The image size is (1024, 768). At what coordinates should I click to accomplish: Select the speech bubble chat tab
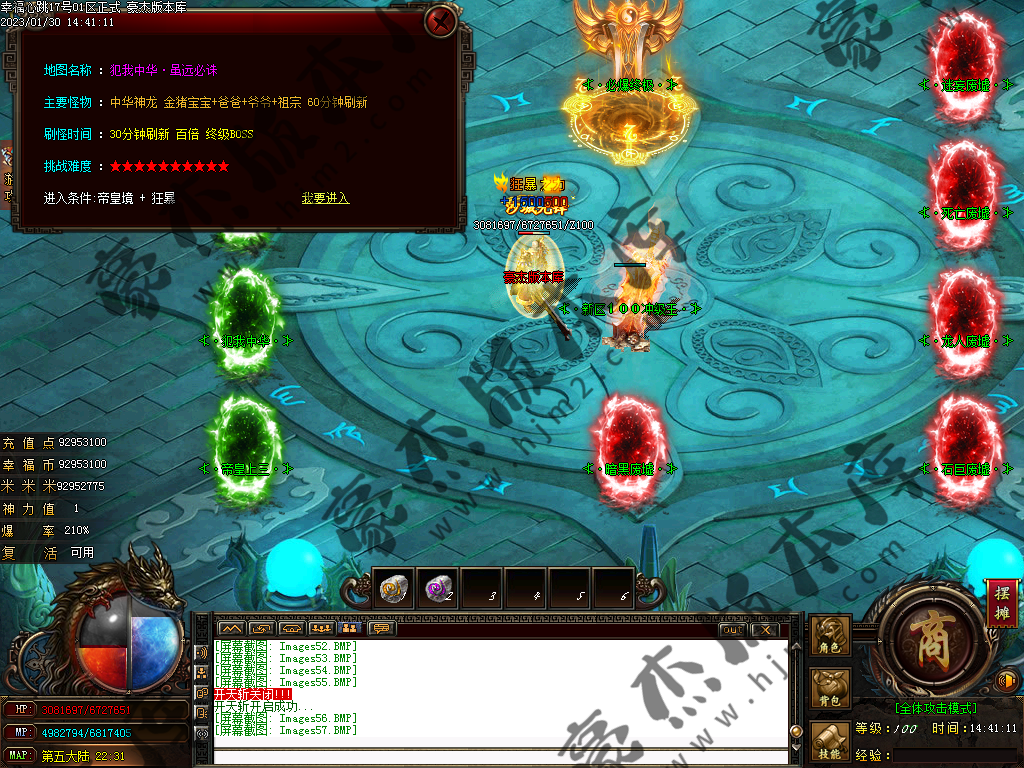pyautogui.click(x=381, y=629)
